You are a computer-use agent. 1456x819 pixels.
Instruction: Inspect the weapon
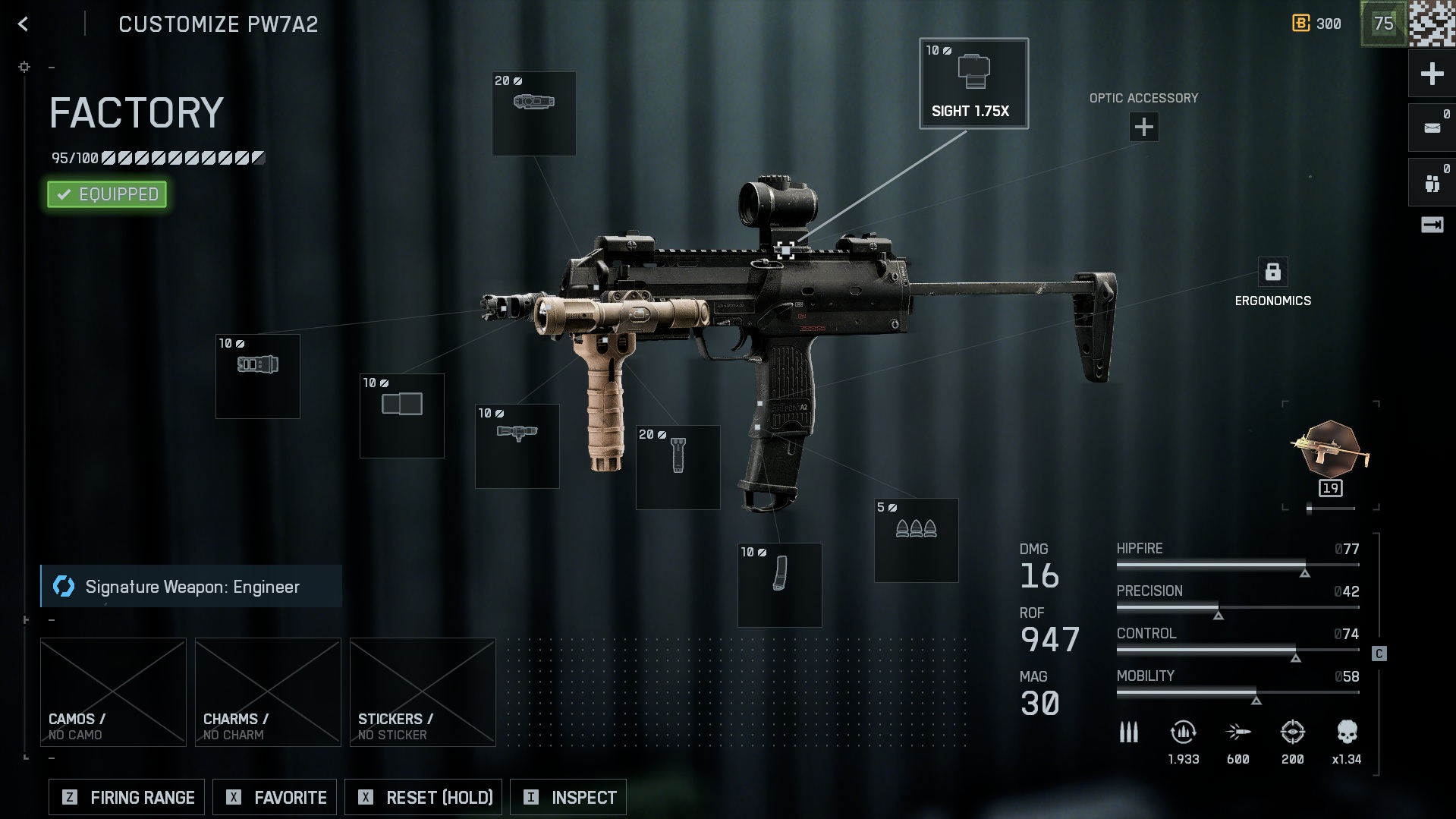pyautogui.click(x=568, y=797)
